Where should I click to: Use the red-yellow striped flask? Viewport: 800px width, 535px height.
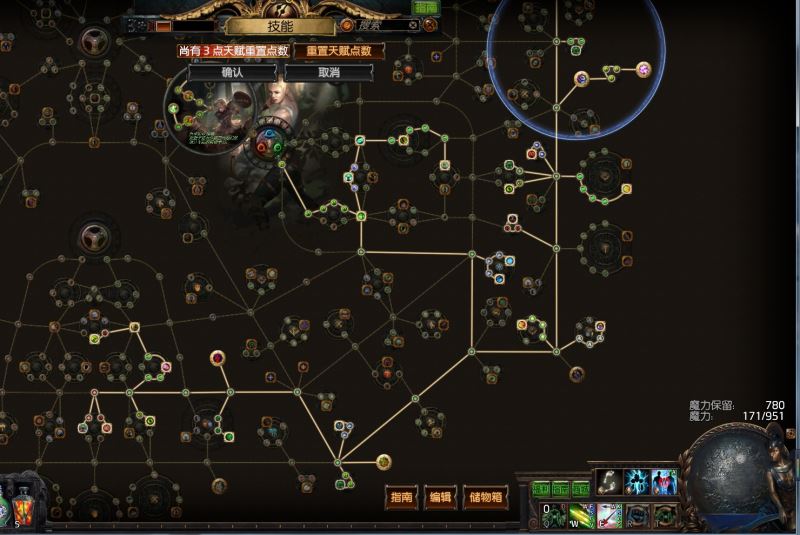22,512
